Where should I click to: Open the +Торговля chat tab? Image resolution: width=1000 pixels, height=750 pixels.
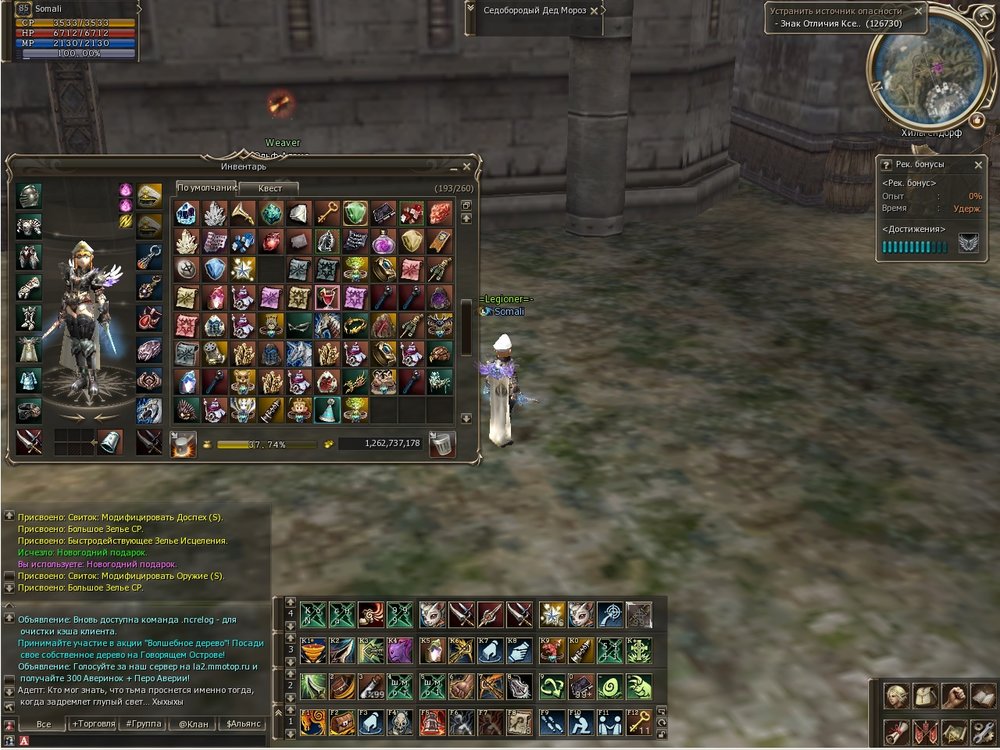(x=91, y=723)
